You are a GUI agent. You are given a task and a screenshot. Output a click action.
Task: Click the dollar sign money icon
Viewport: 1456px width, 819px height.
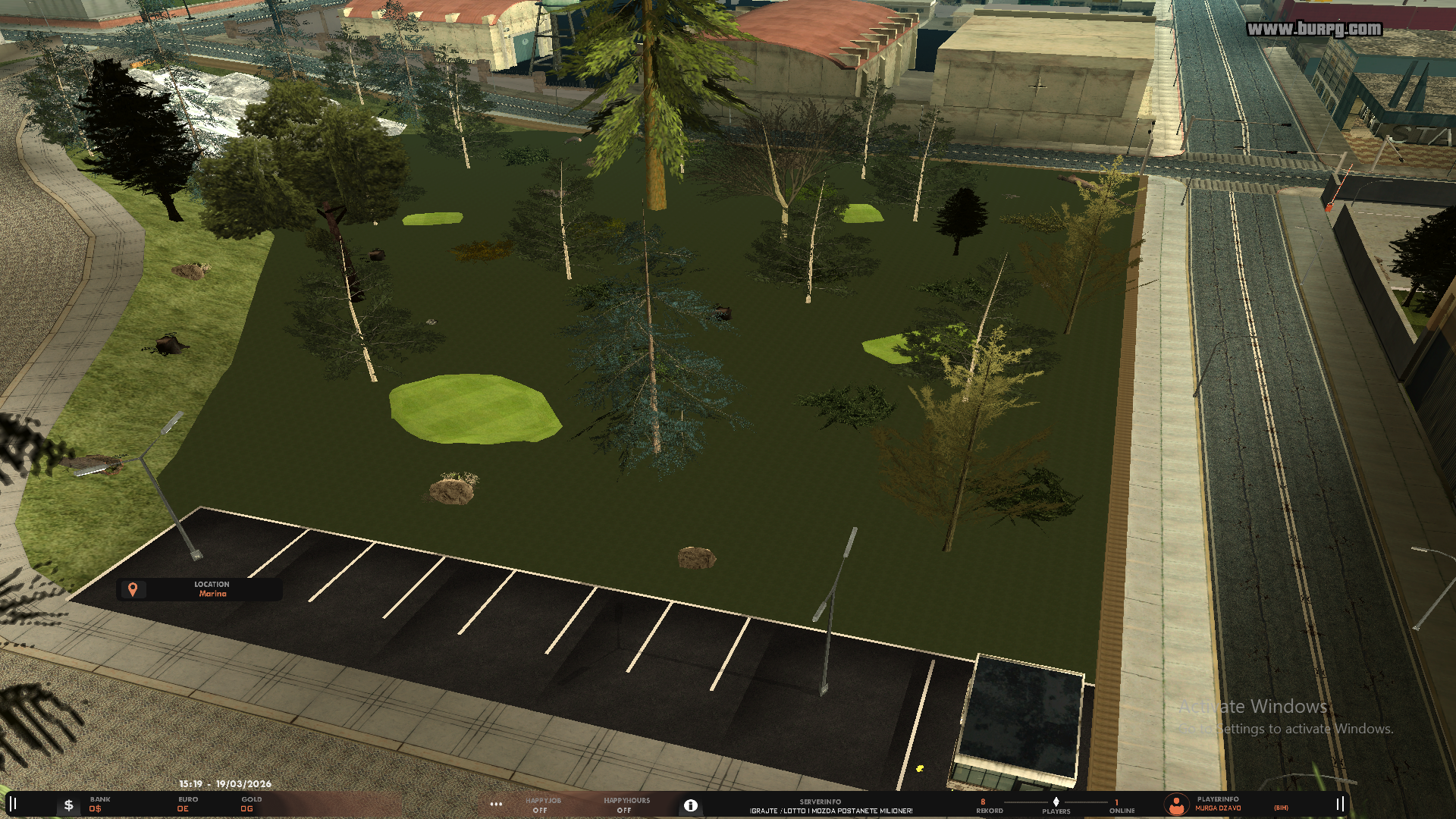pyautogui.click(x=68, y=805)
